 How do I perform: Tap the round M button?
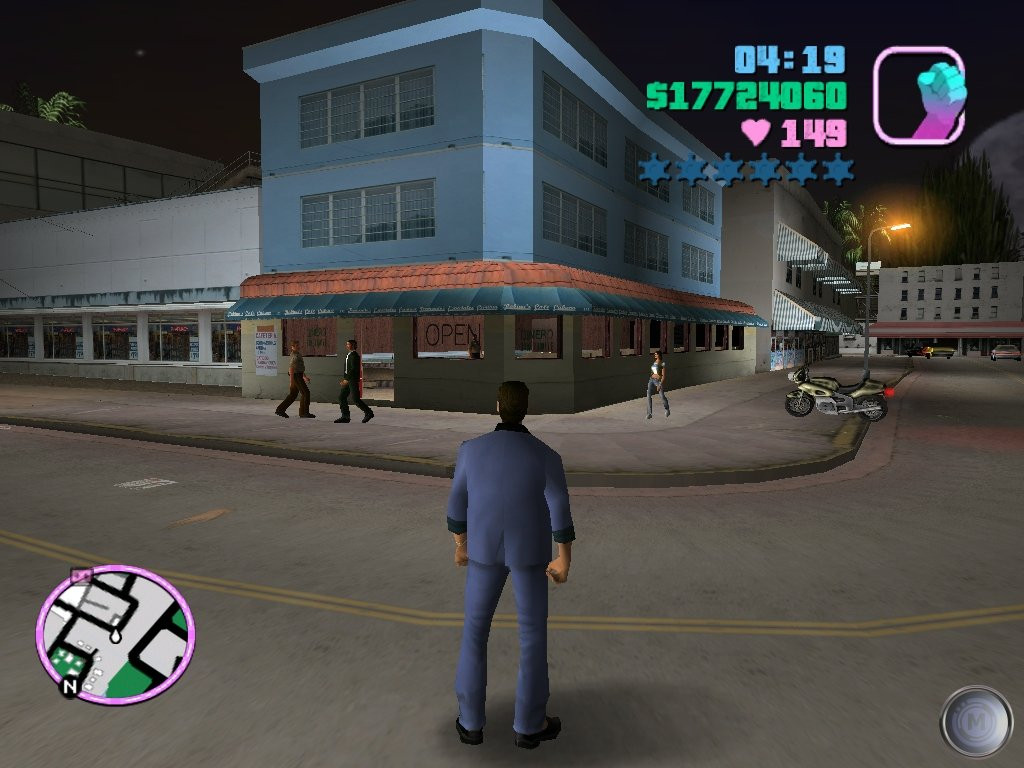976,721
